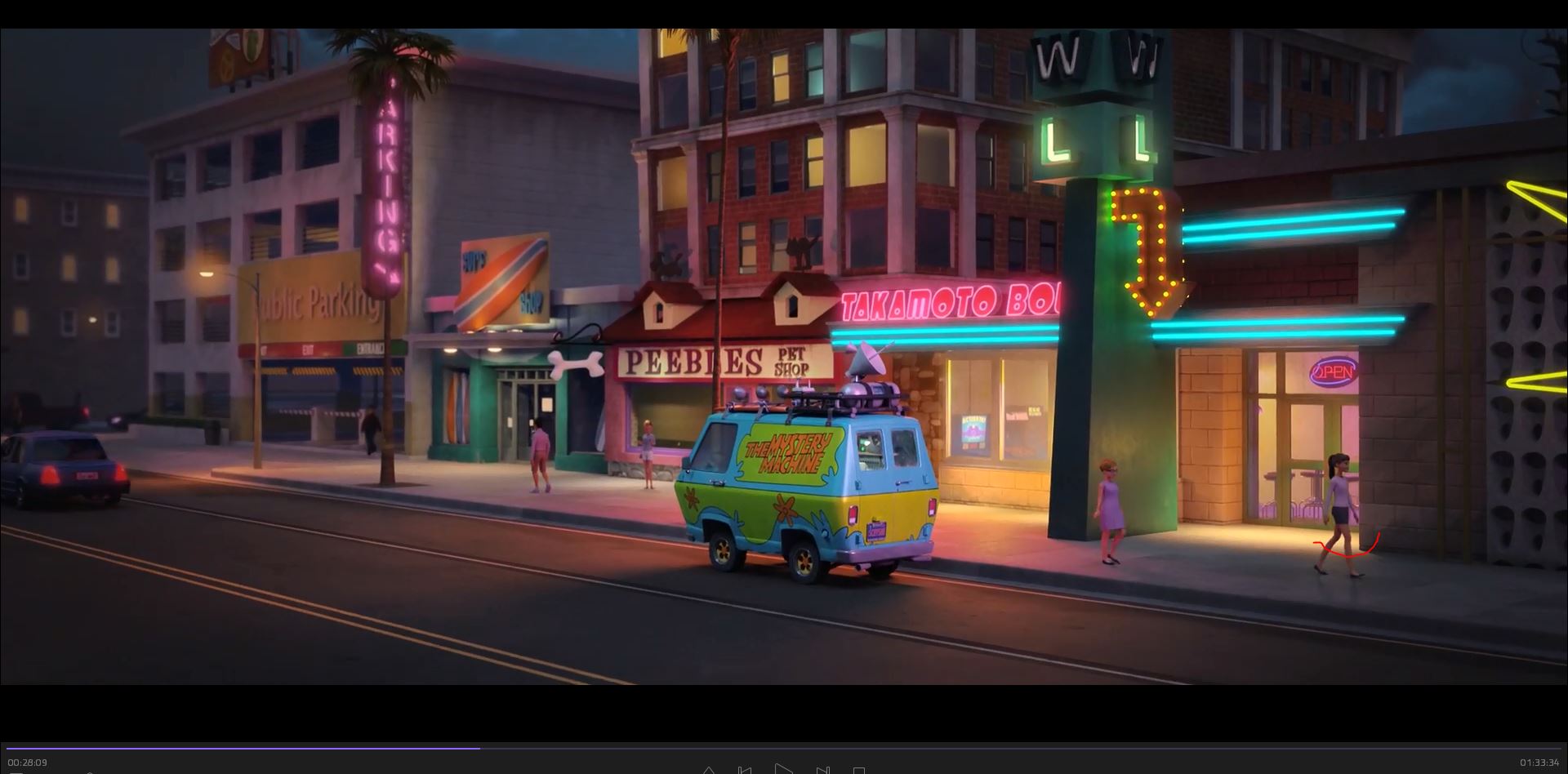The image size is (1568, 774).
Task: Skip to the previous track
Action: pos(745,771)
